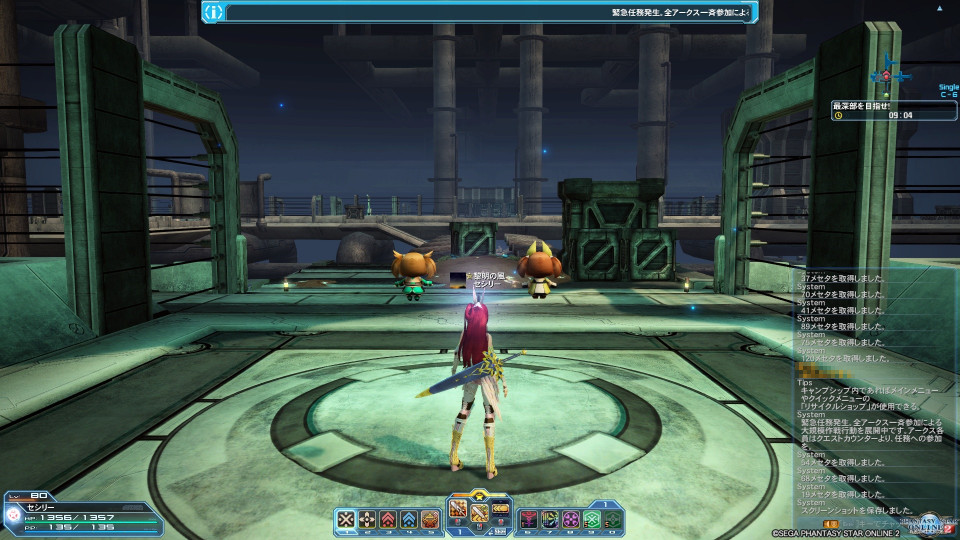The image size is (960, 540).
Task: Use the red upward chevrons skill icon
Action: [388, 518]
